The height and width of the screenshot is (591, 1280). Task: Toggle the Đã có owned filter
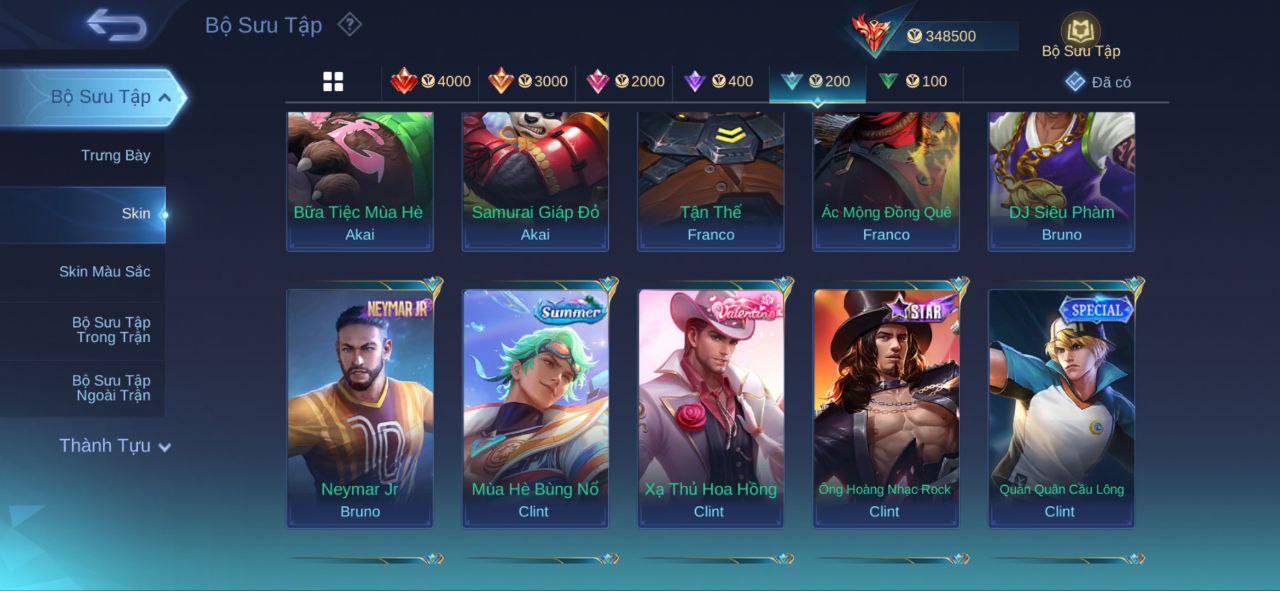coord(1098,82)
